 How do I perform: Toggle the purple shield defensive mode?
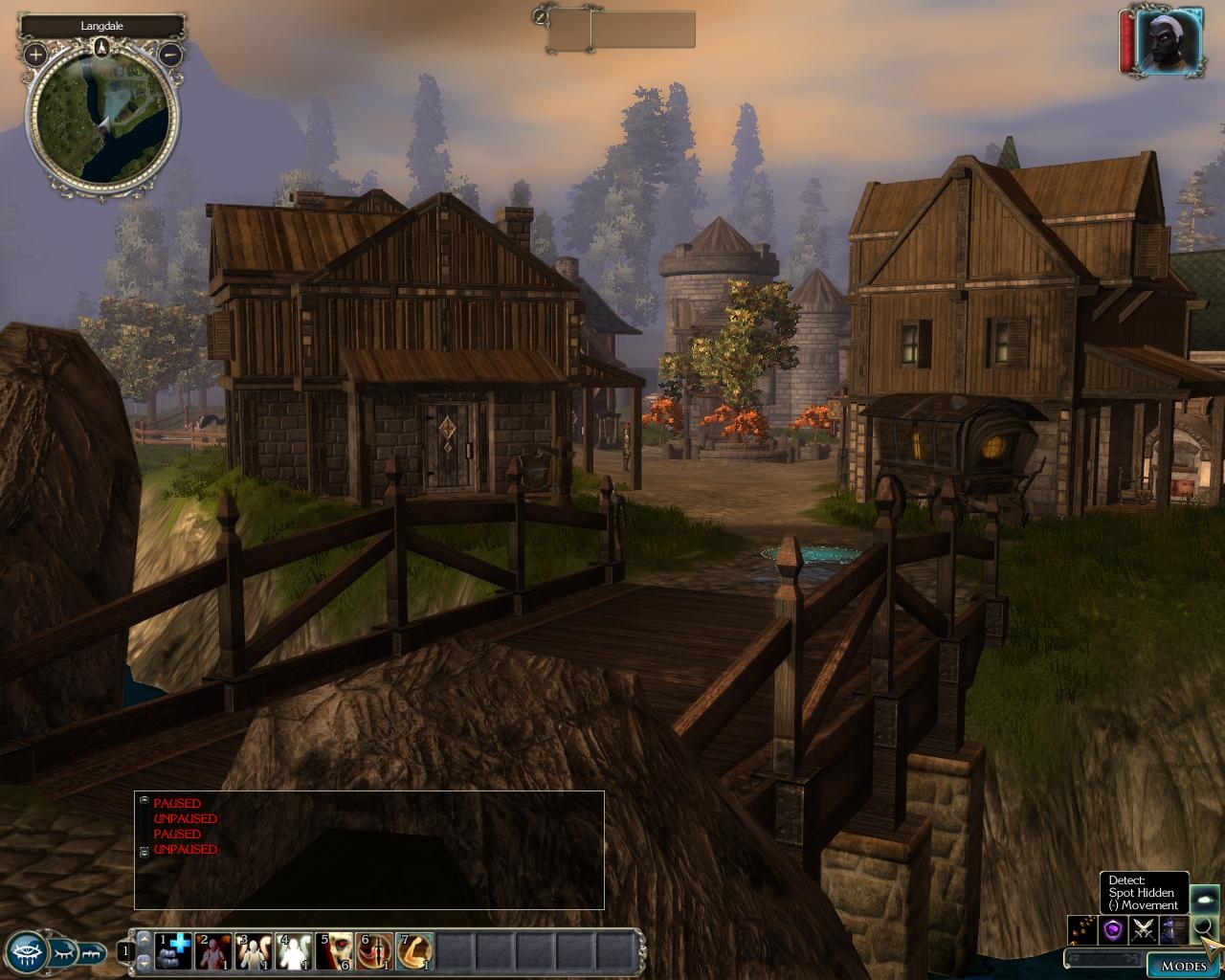coord(1112,928)
